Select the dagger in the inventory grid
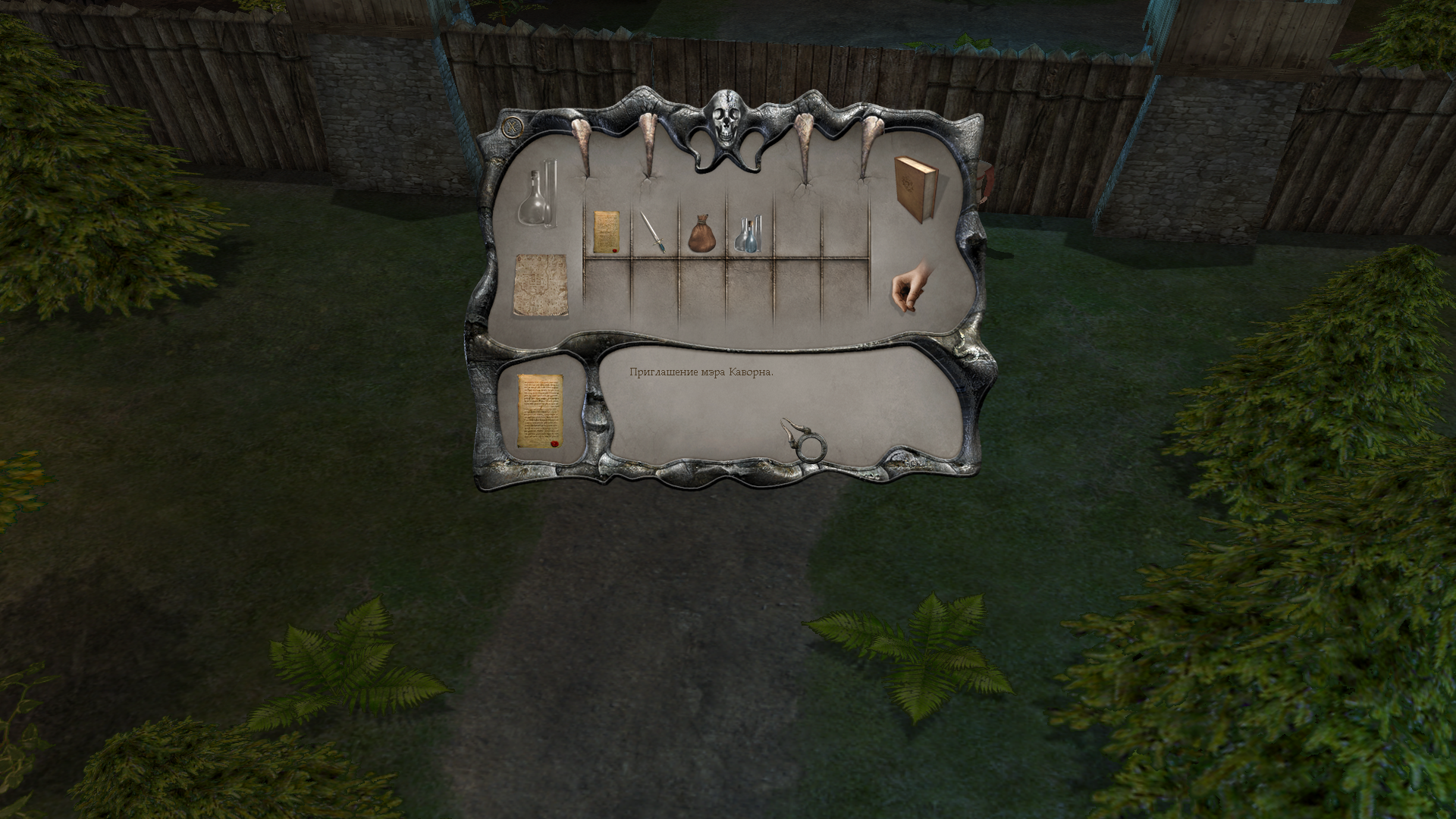Image resolution: width=1456 pixels, height=819 pixels. coord(654,230)
